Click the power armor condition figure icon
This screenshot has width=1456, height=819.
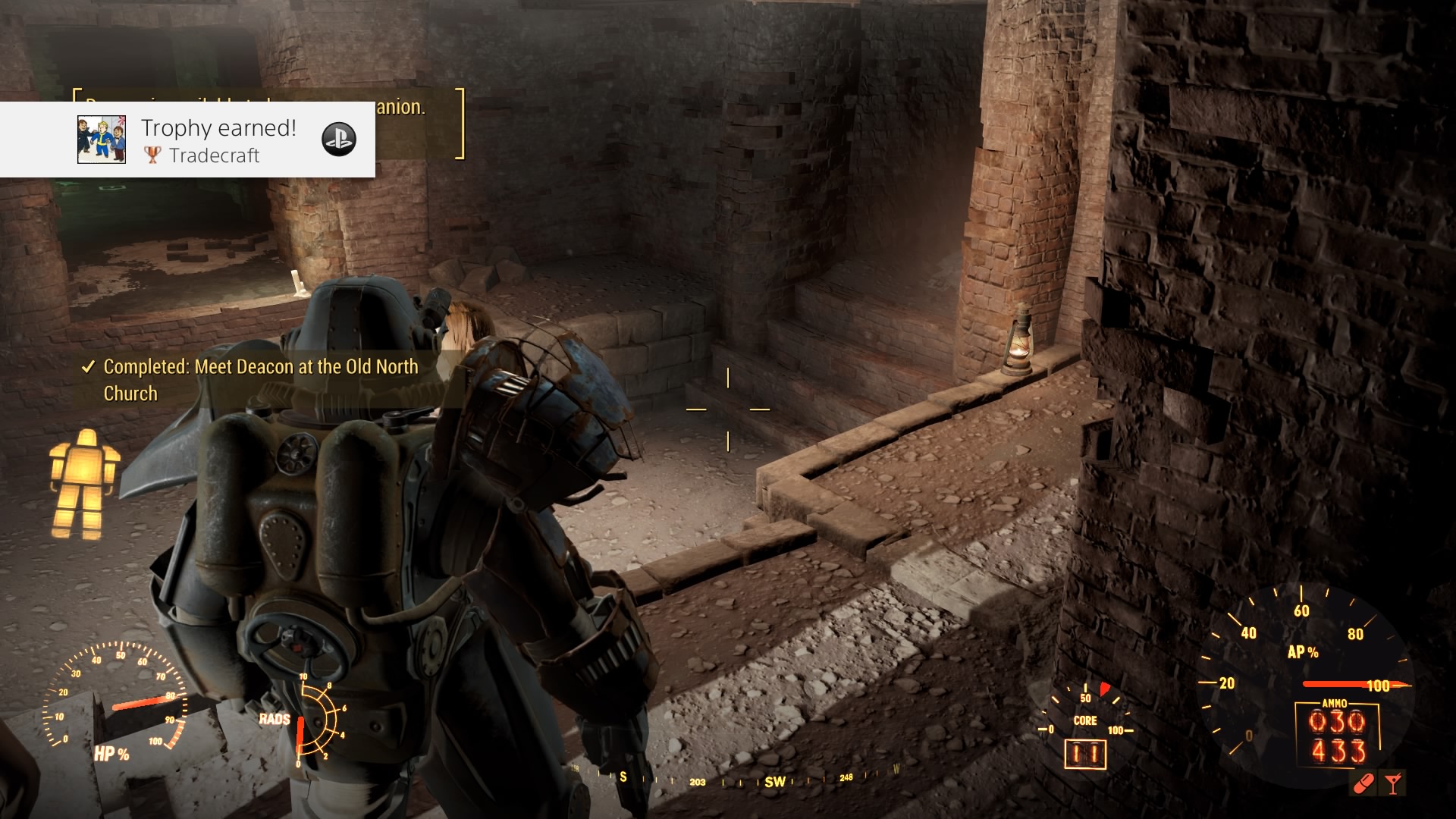[x=83, y=484]
